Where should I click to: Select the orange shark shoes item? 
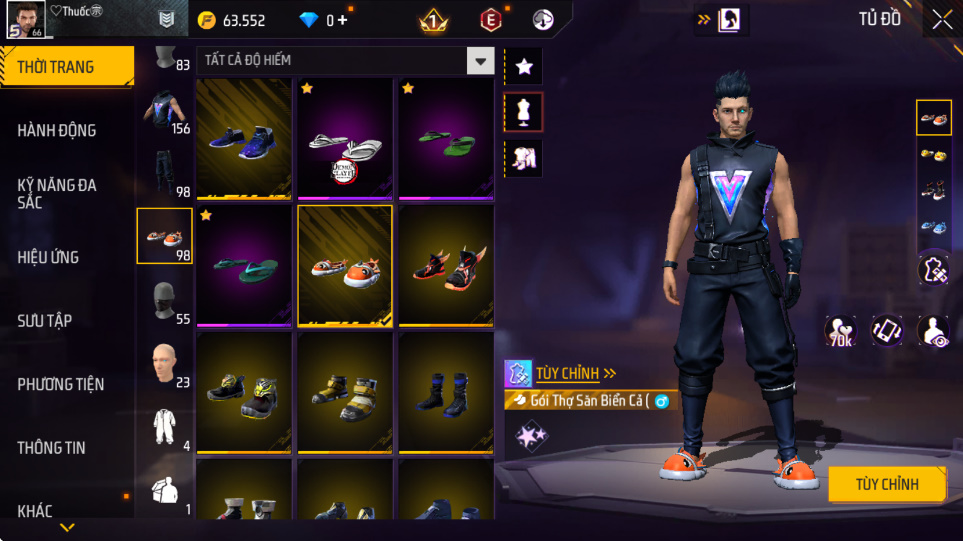pyautogui.click(x=345, y=266)
